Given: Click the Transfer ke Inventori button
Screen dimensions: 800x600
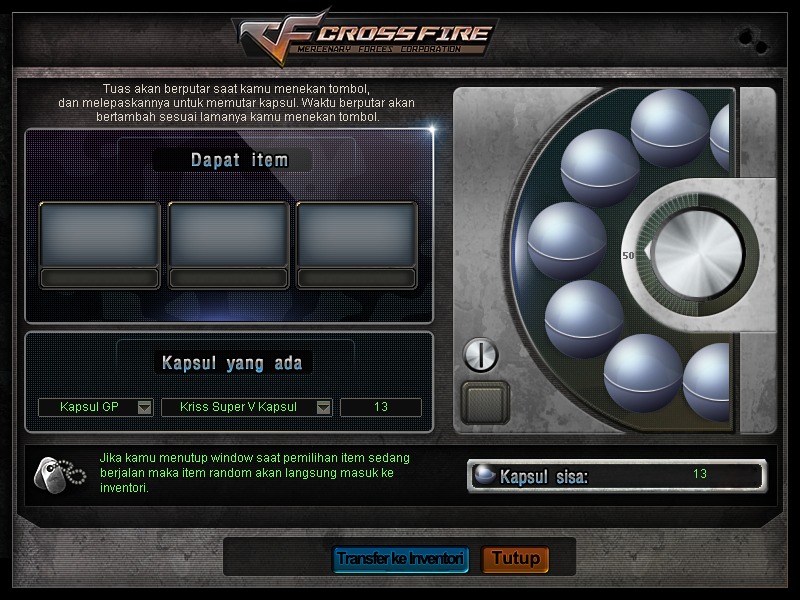Looking at the screenshot, I should [x=400, y=559].
